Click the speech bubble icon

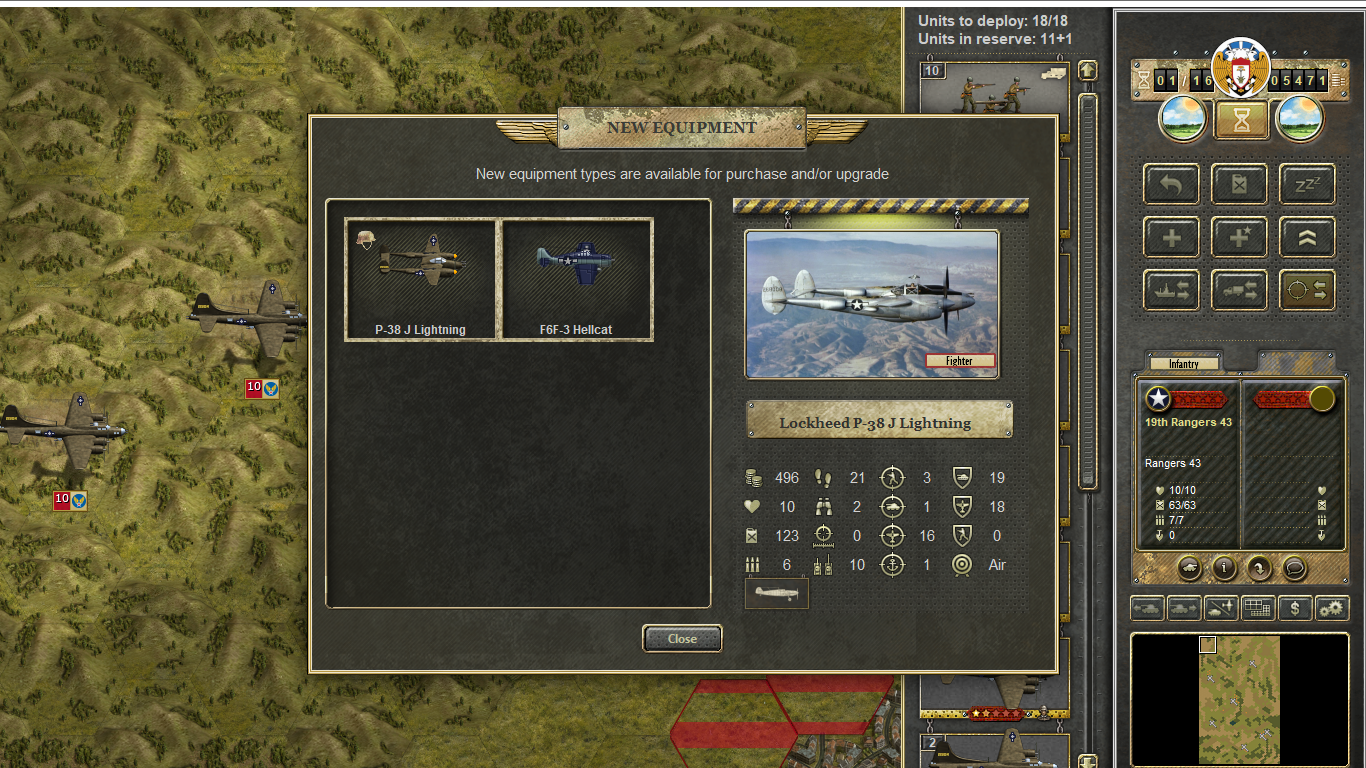[1294, 568]
